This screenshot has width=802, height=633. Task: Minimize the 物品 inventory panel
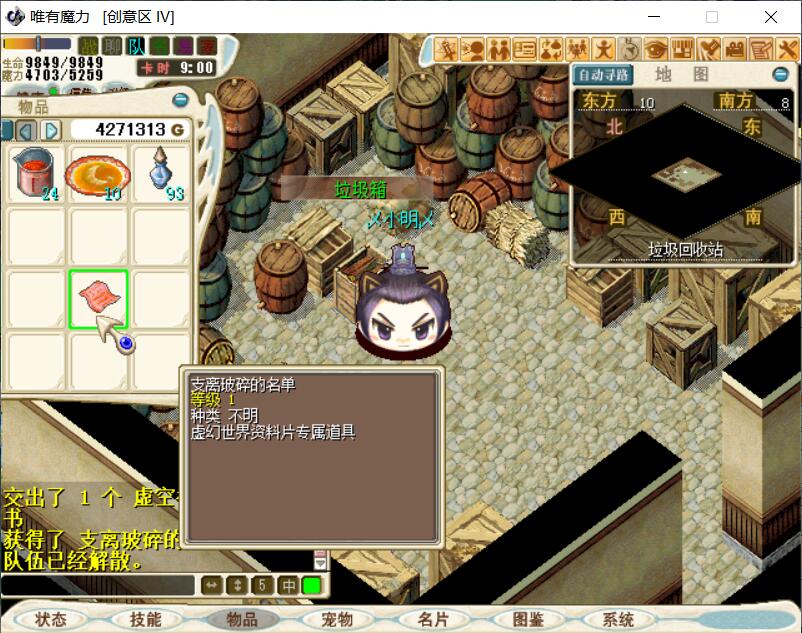(x=181, y=100)
